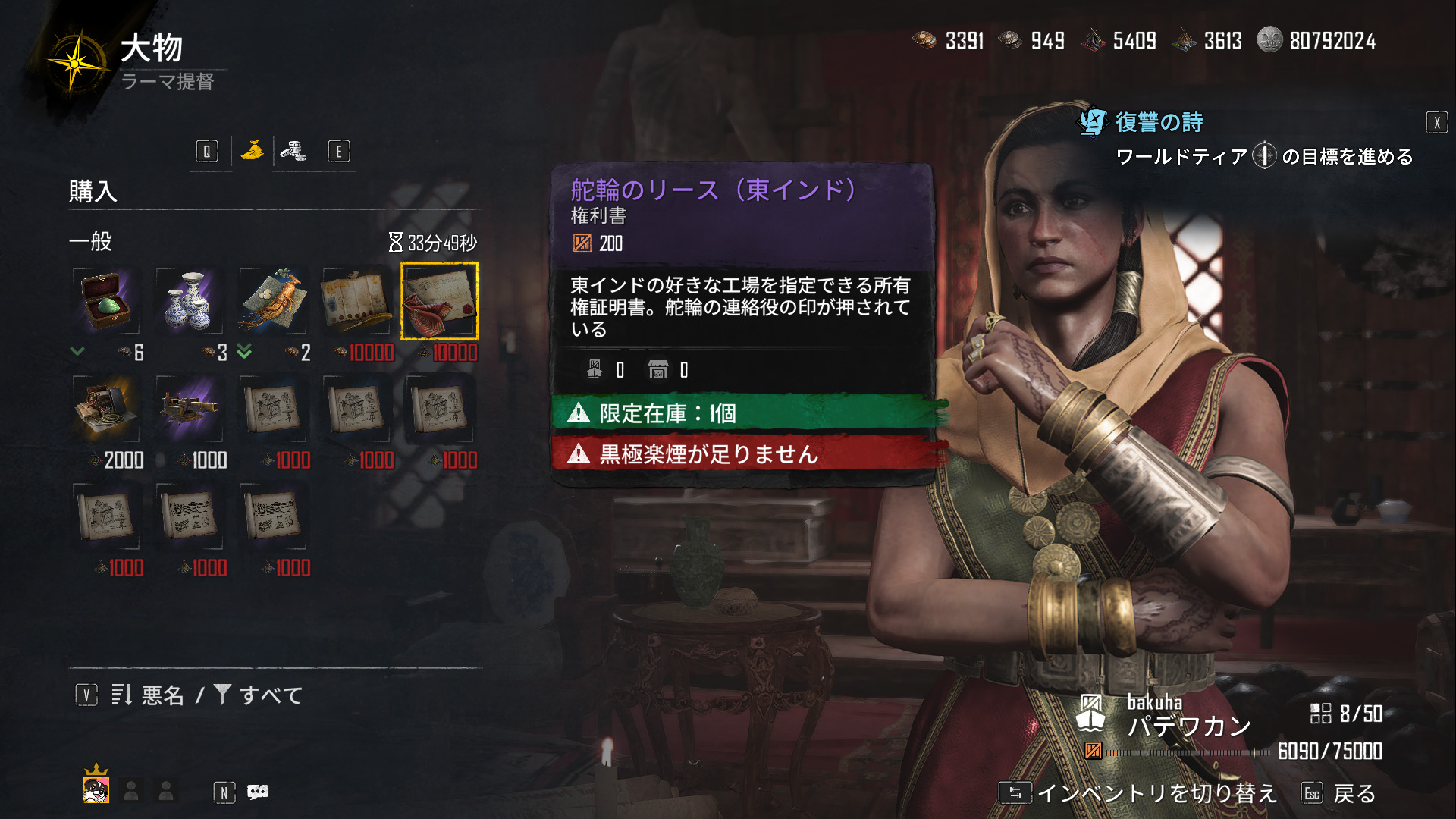Select the purple cannon weapon item
Image resolution: width=1456 pixels, height=819 pixels.
pyautogui.click(x=190, y=409)
